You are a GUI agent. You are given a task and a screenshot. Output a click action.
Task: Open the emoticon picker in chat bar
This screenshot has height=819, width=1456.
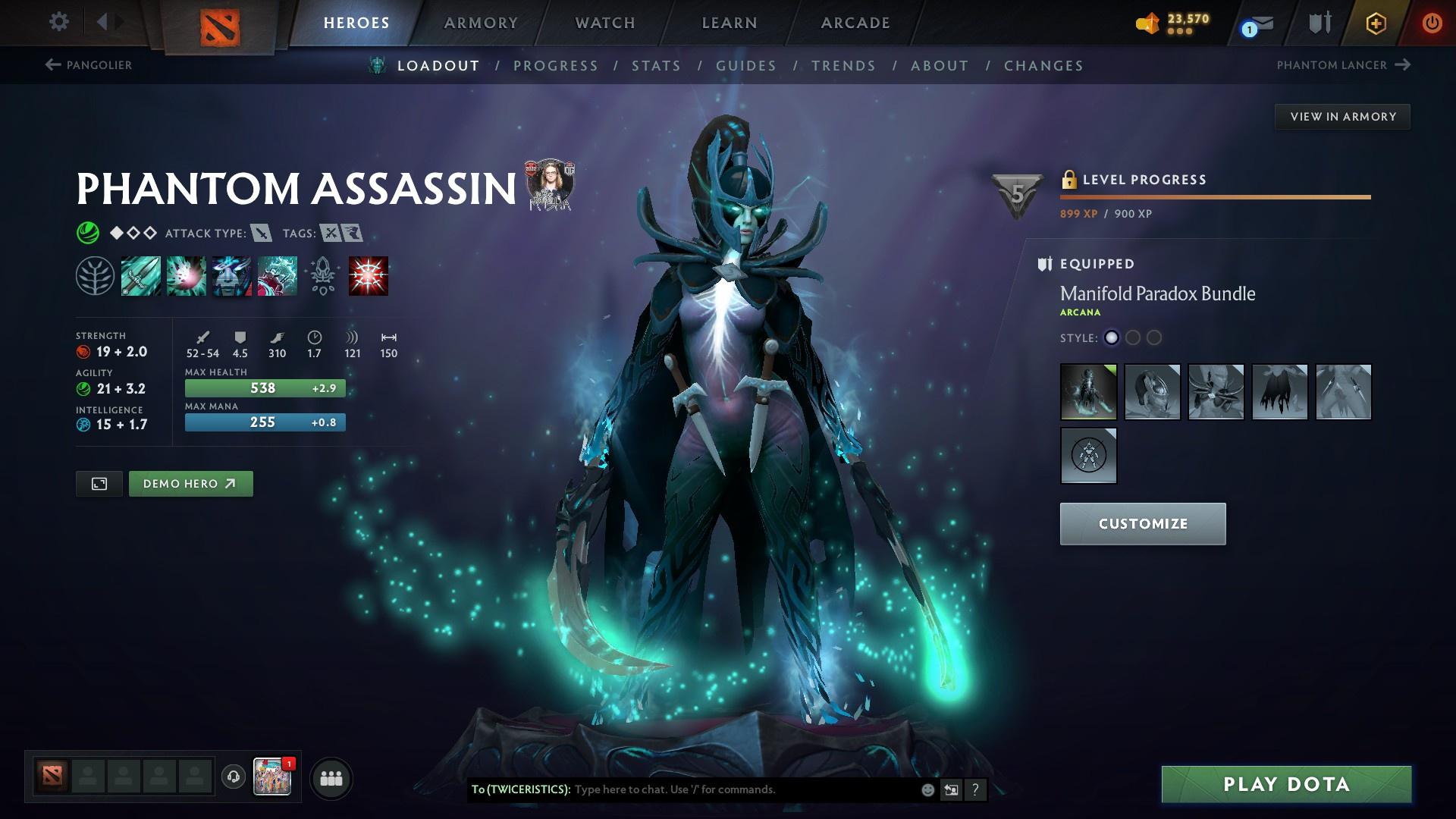tap(927, 789)
